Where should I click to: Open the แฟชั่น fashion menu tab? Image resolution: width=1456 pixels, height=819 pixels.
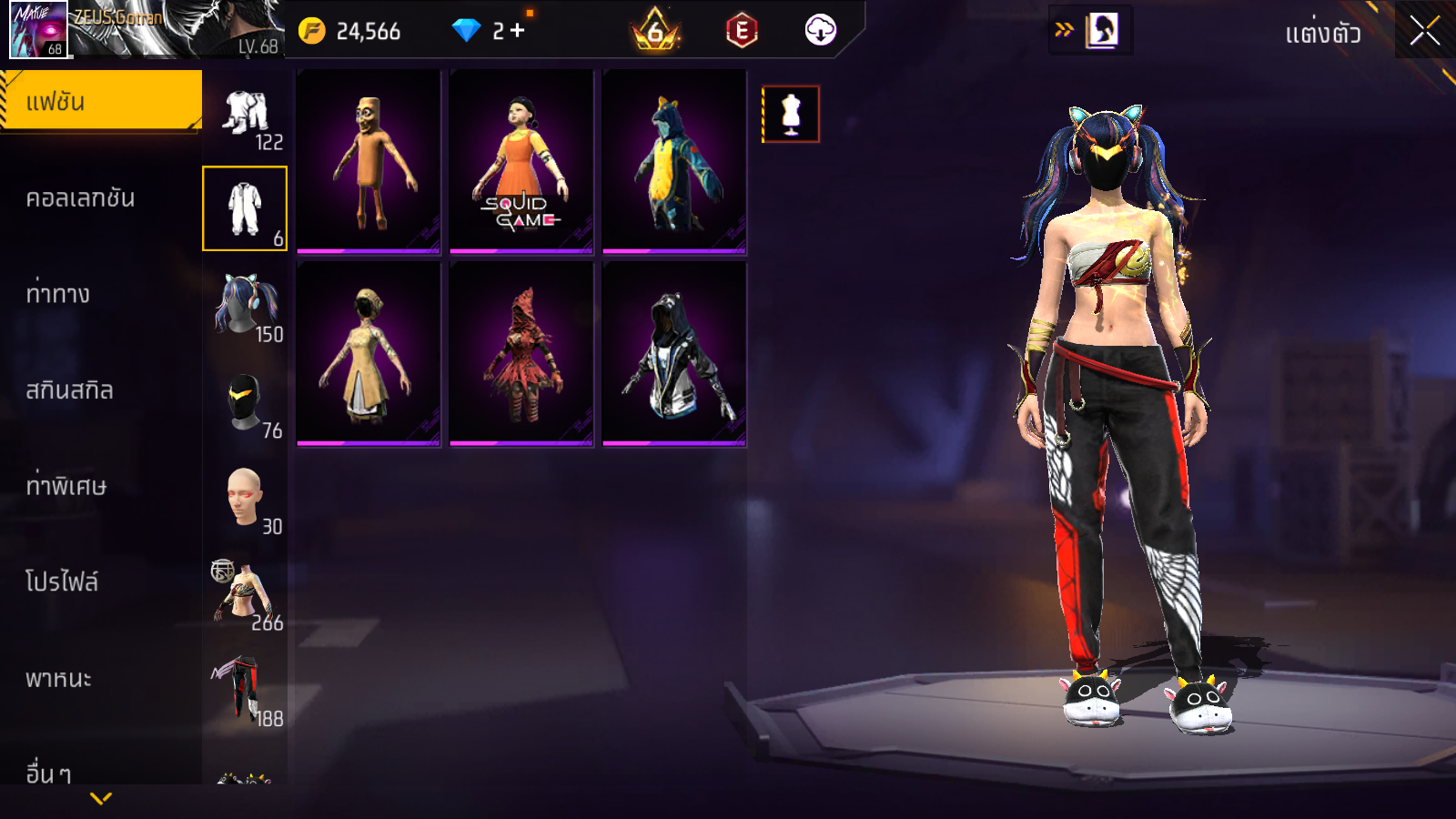[x=100, y=101]
